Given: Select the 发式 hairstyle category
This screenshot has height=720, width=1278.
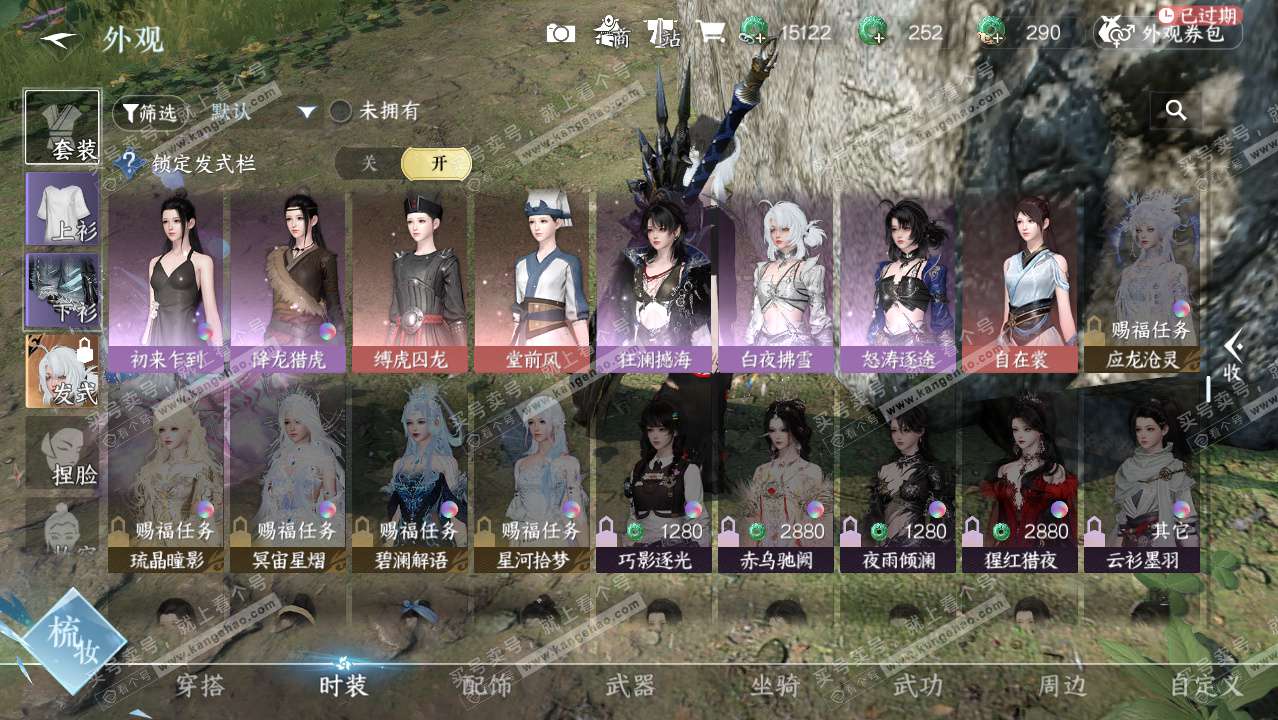Looking at the screenshot, I should coord(62,371).
